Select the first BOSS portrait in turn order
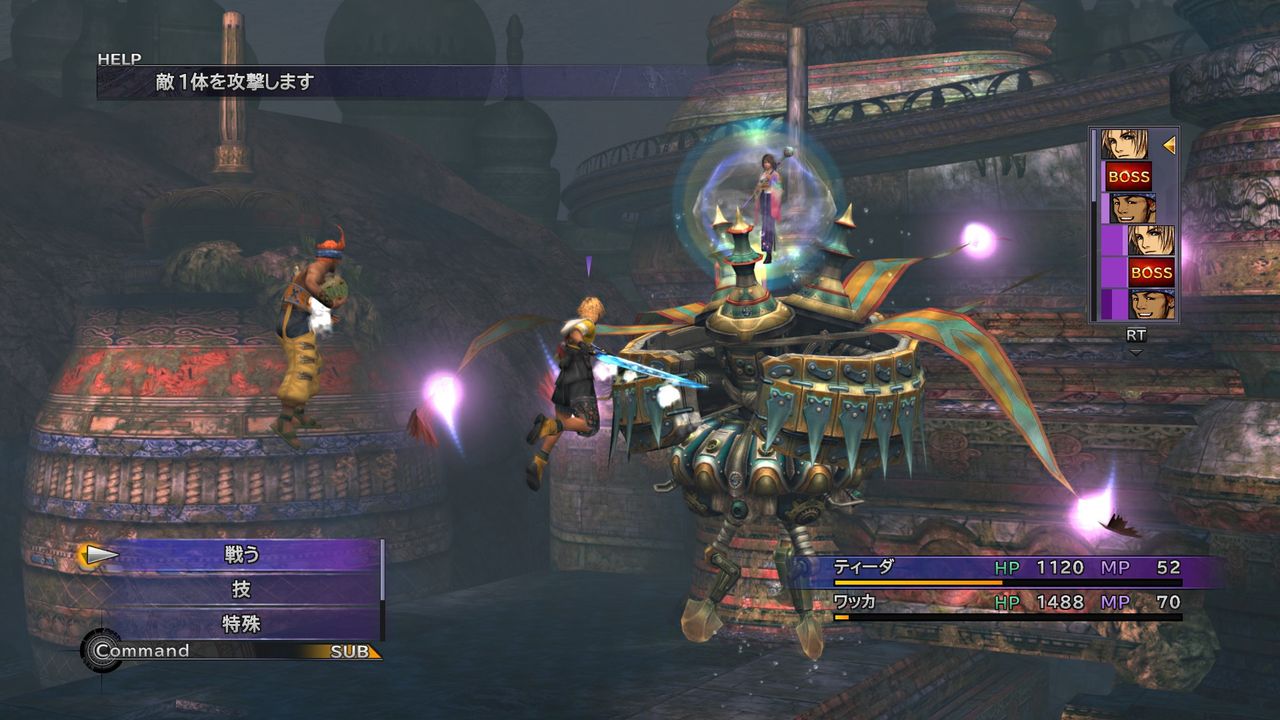Viewport: 1280px width, 720px height. point(1128,175)
